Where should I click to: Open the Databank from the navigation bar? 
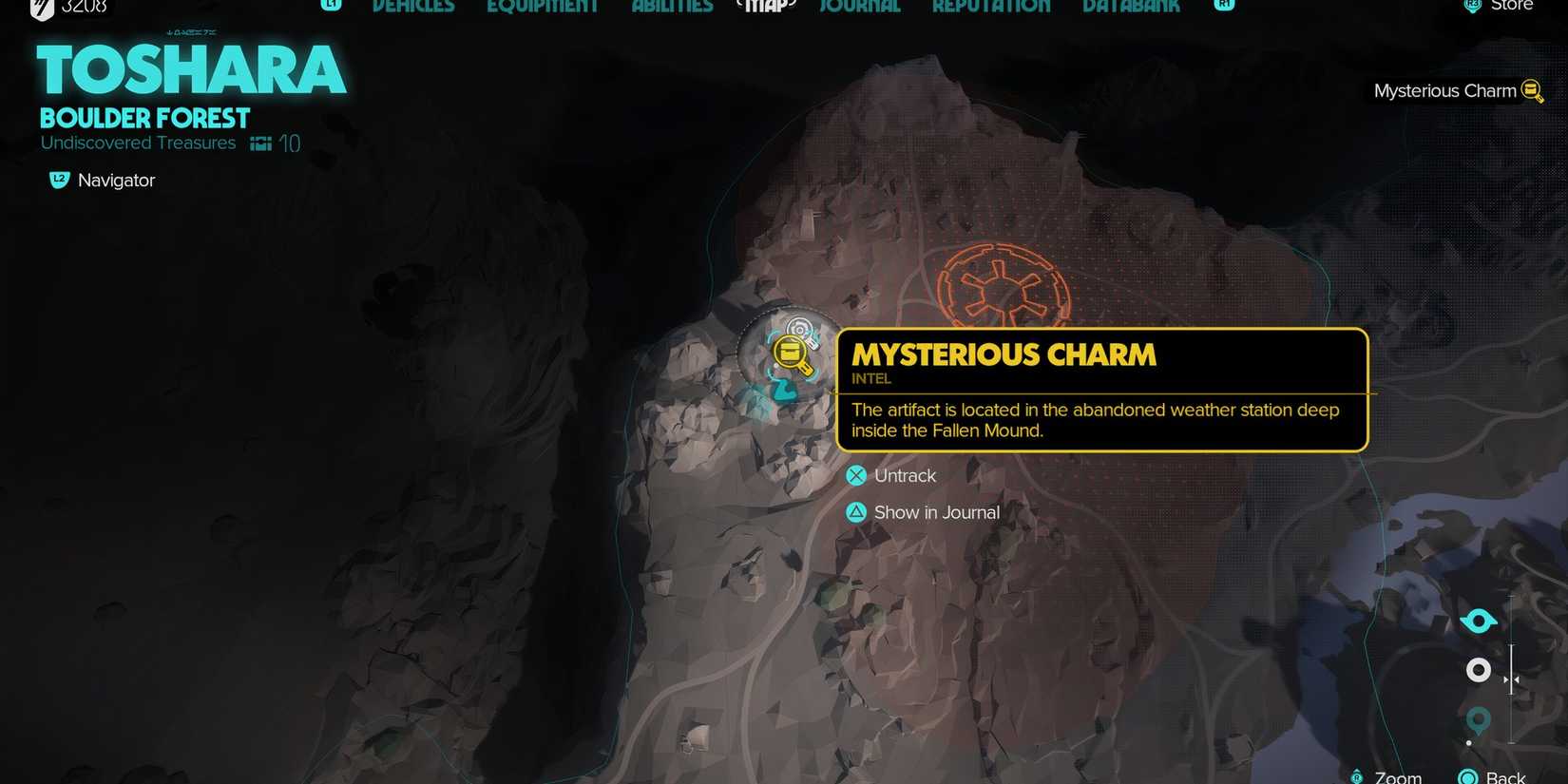[x=1129, y=6]
